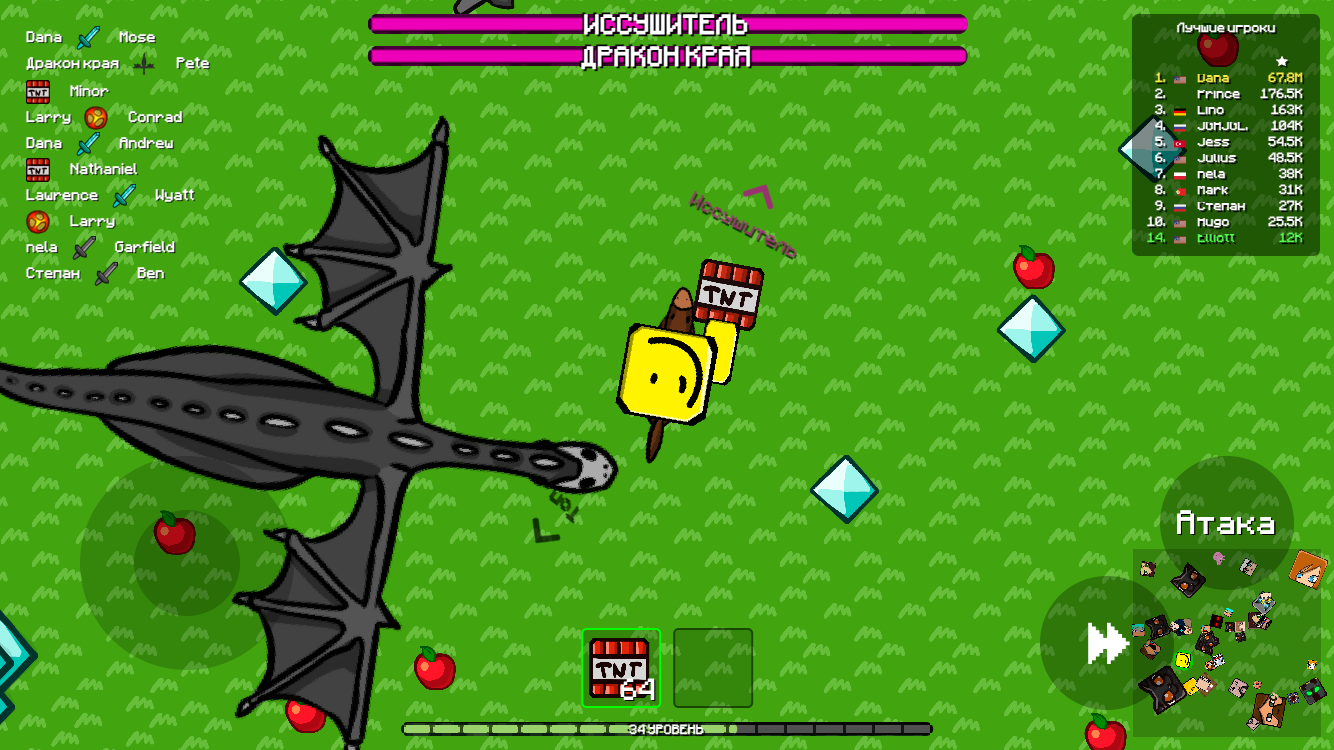Viewport: 1334px width, 750px height.
Task: Click the empty second hotbar slot
Action: point(713,668)
